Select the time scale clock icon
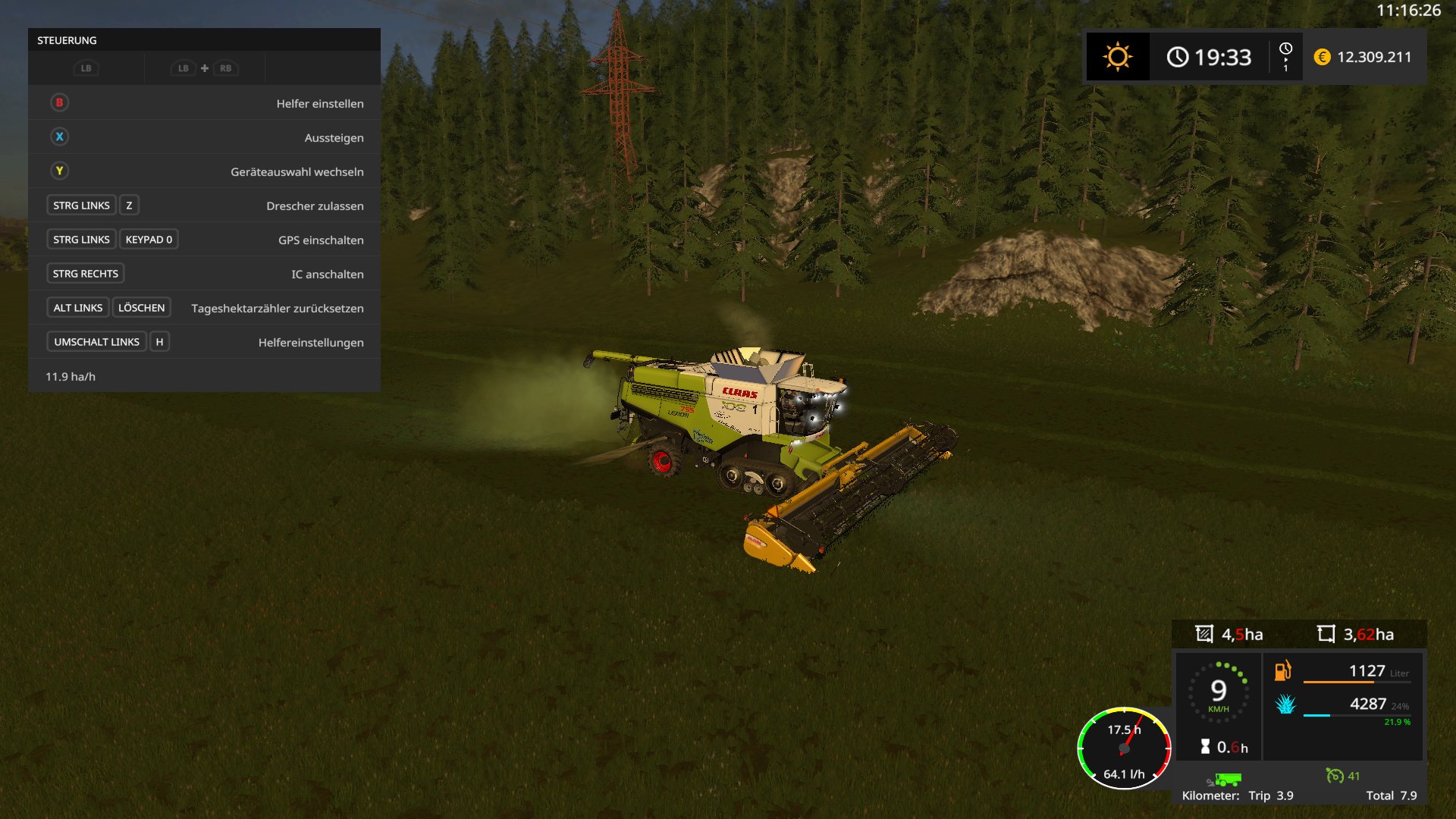Viewport: 1456px width, 819px height. pos(1285,49)
